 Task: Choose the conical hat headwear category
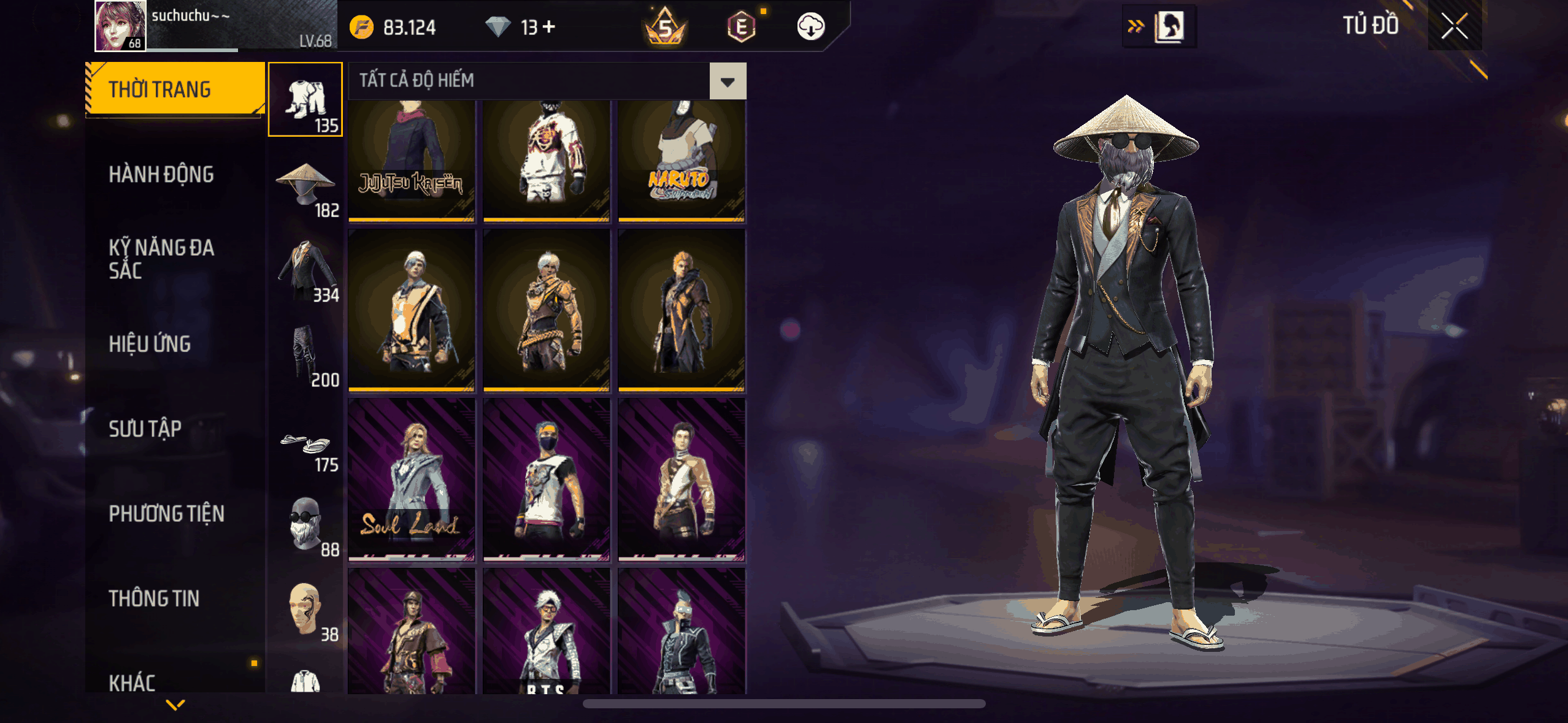pyautogui.click(x=306, y=184)
